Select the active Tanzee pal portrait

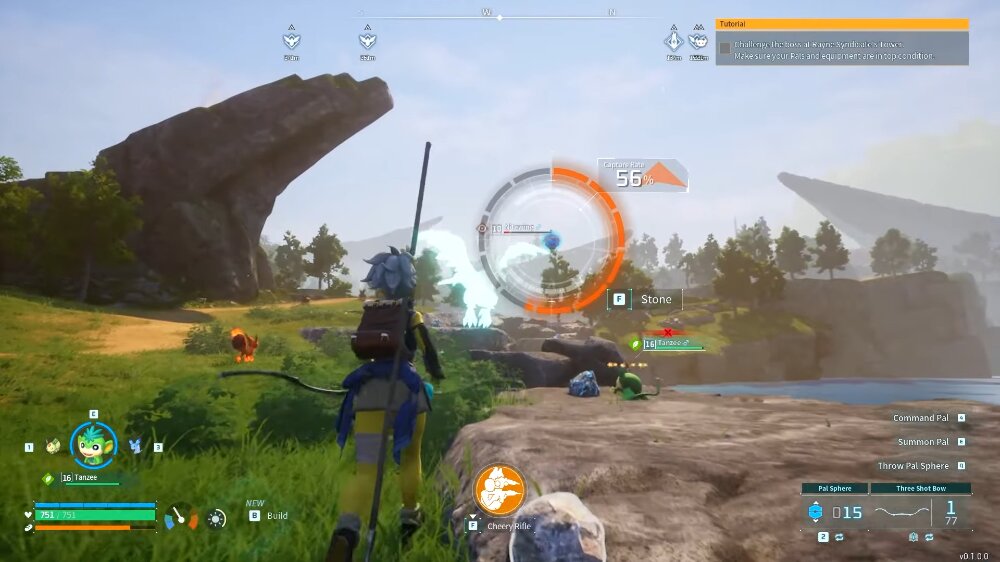click(x=94, y=445)
